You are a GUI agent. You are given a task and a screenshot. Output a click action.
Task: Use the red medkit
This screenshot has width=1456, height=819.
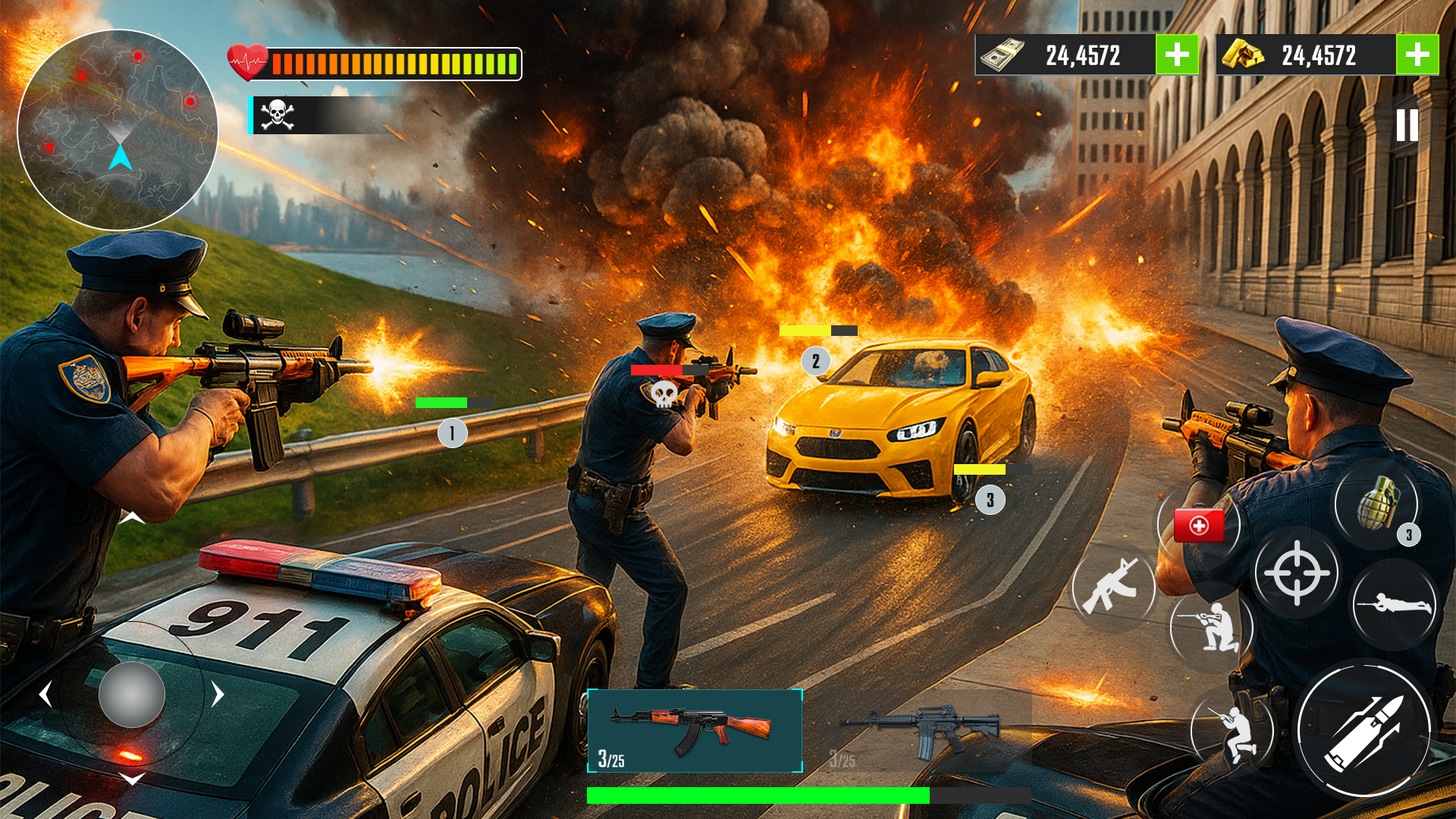[1199, 525]
